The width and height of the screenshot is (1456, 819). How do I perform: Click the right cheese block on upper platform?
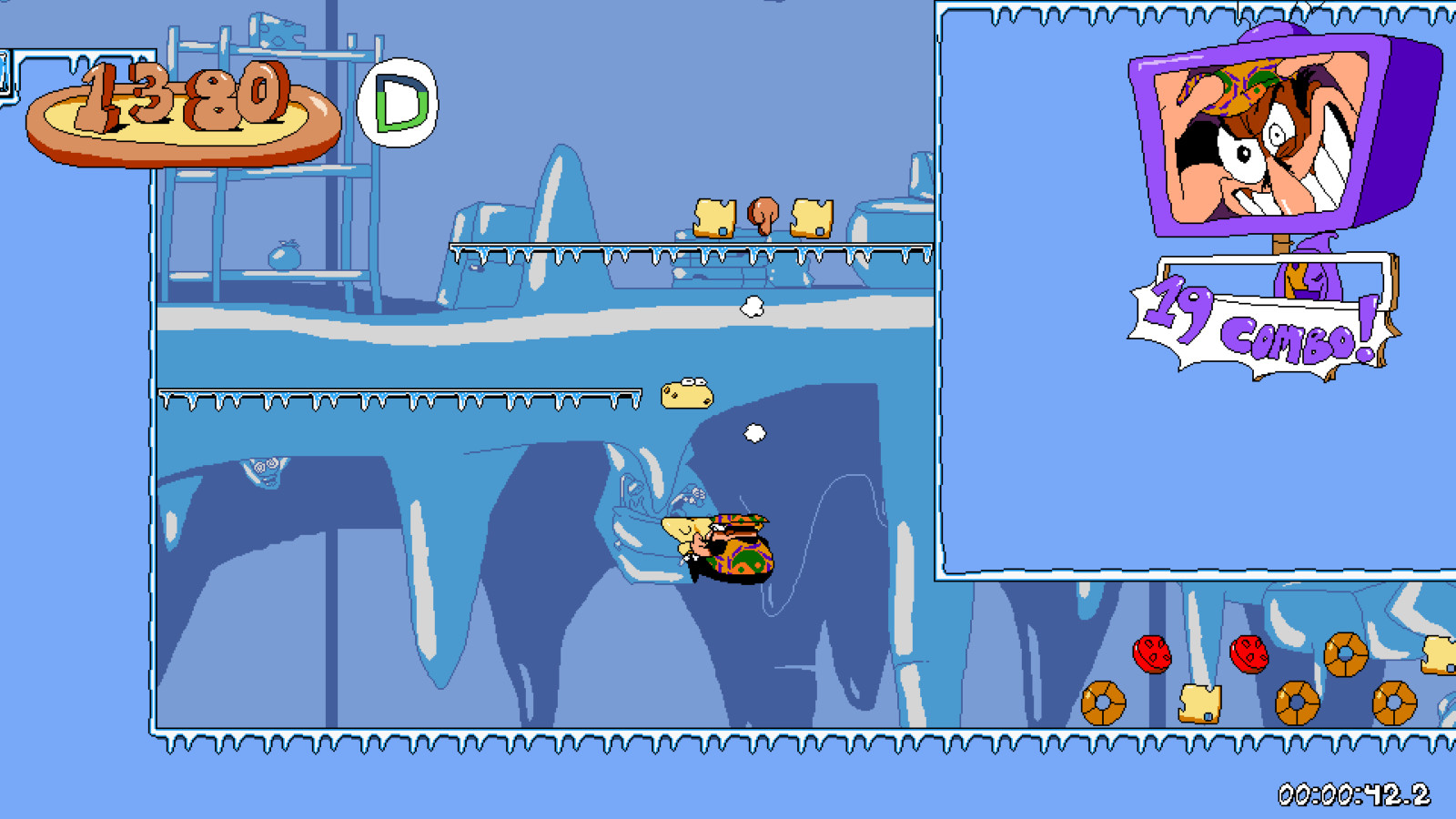[x=813, y=218]
